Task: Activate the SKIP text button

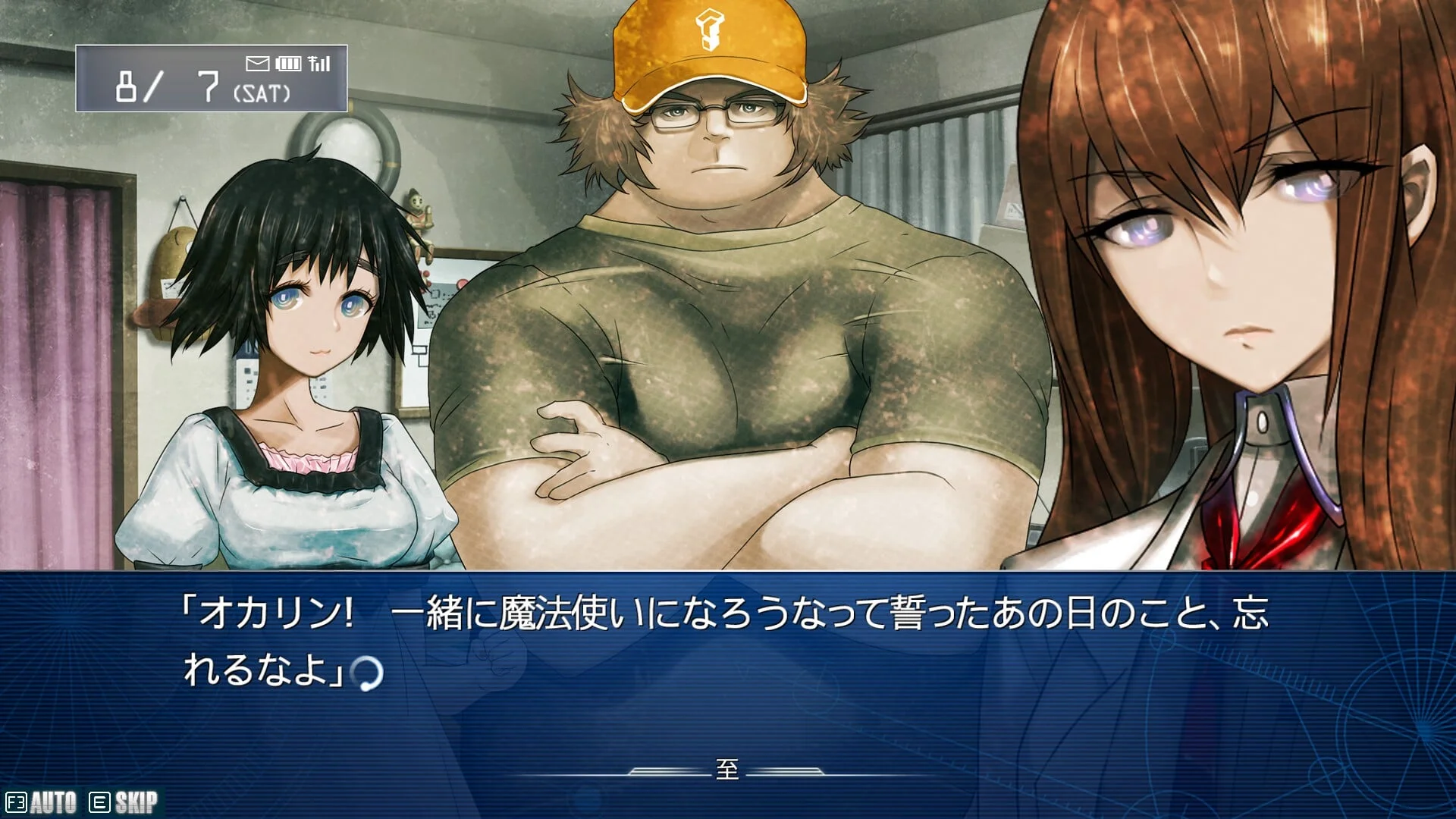Action: tap(124, 802)
